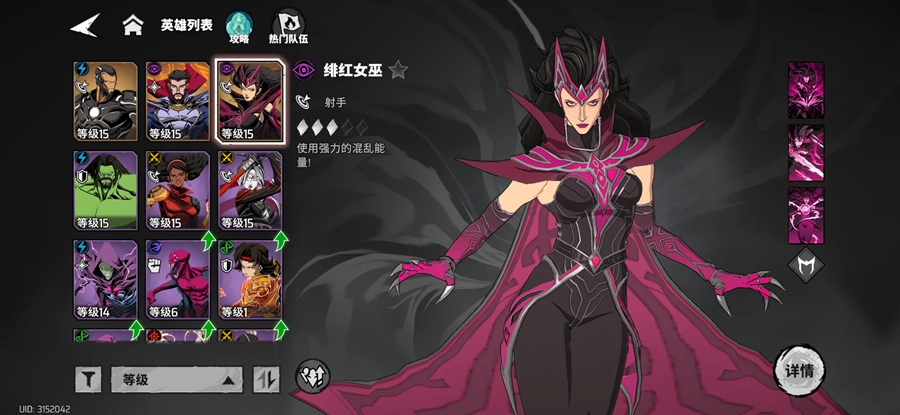Open the 热门队伍 popular teams page
The height and width of the screenshot is (415, 900).
[x=287, y=27]
